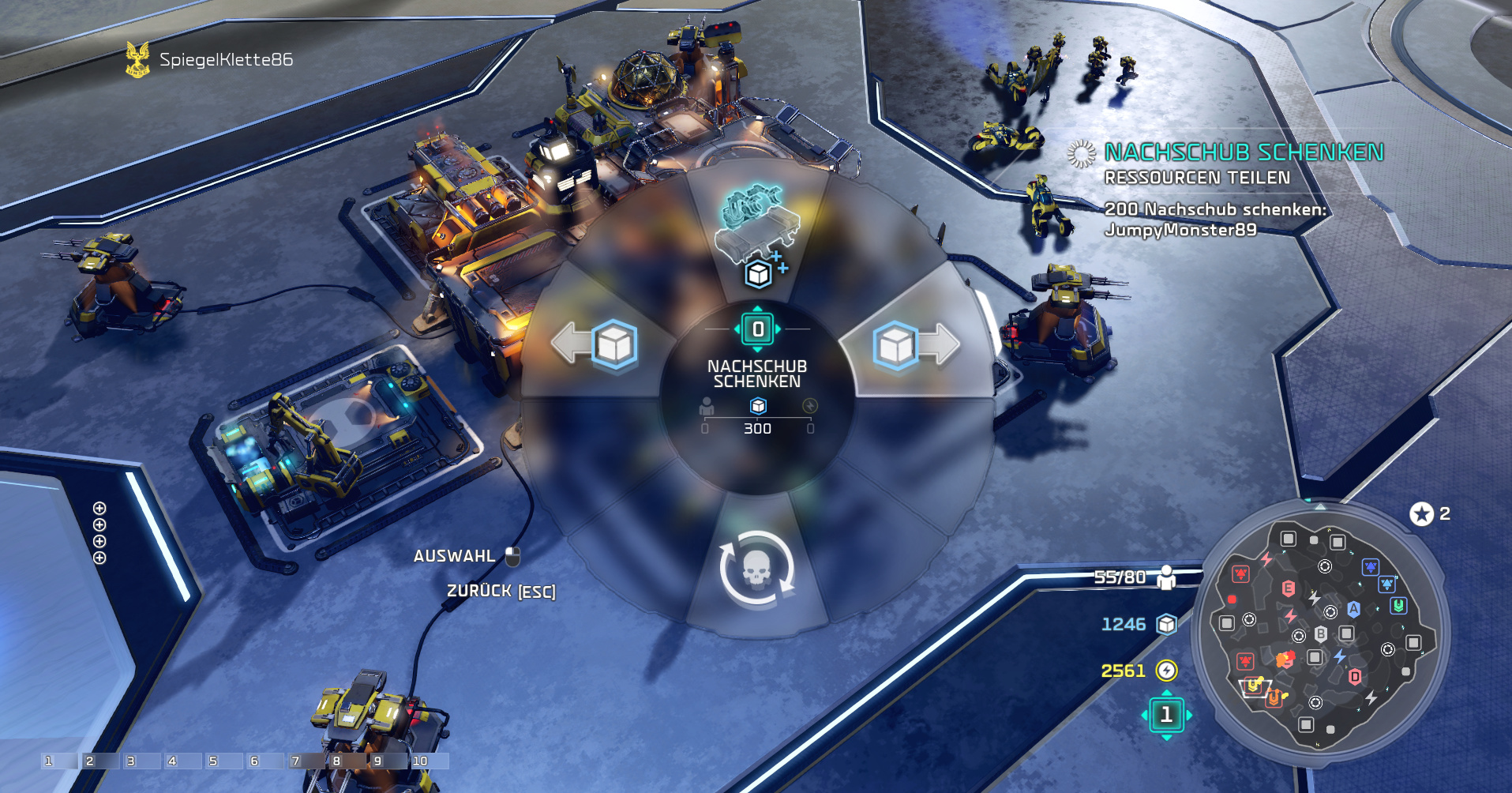Click base marker A on the minimap
The width and height of the screenshot is (1512, 793).
tap(1353, 608)
